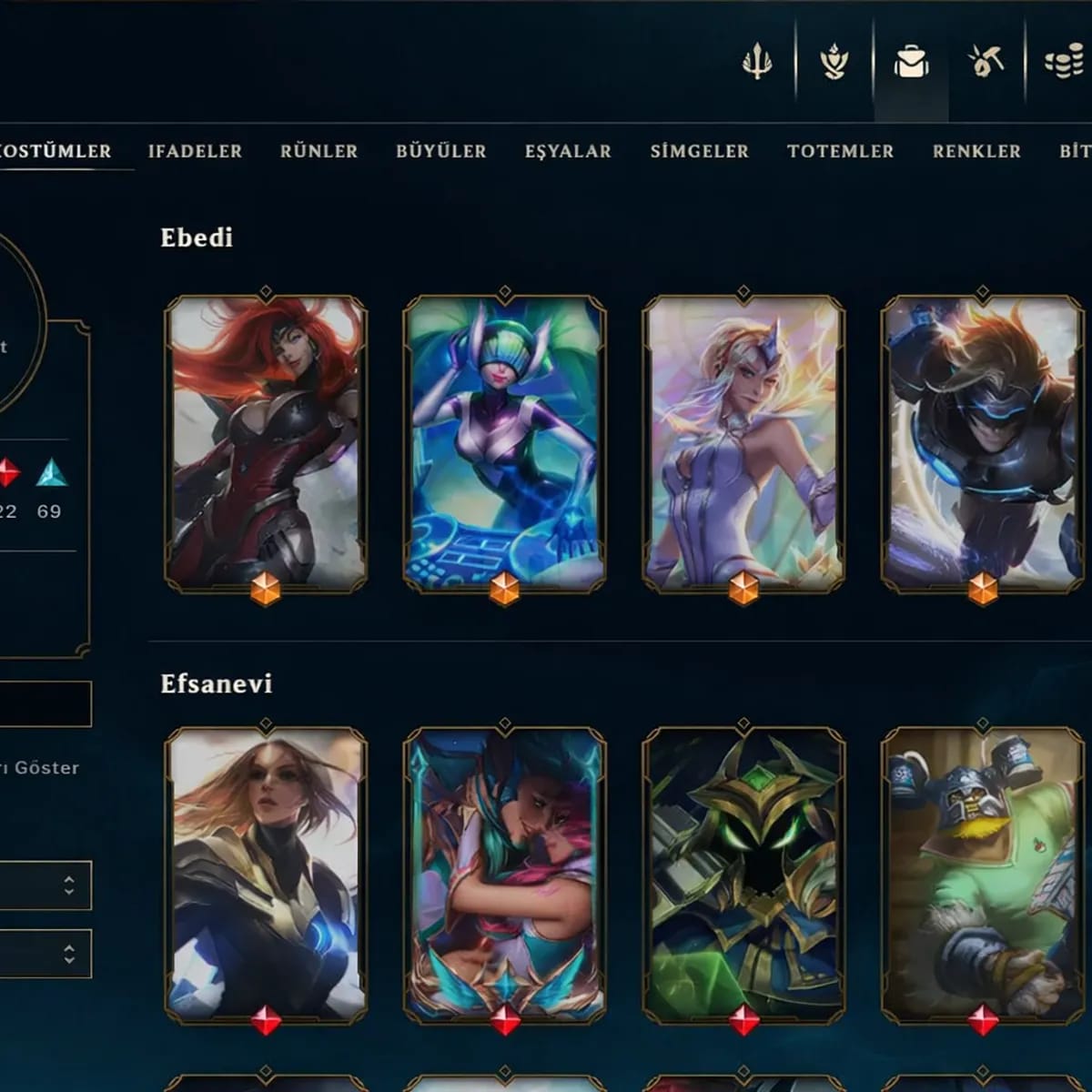This screenshot has width=1092, height=1092.
Task: Click the trident icon in top bar
Action: [757, 62]
